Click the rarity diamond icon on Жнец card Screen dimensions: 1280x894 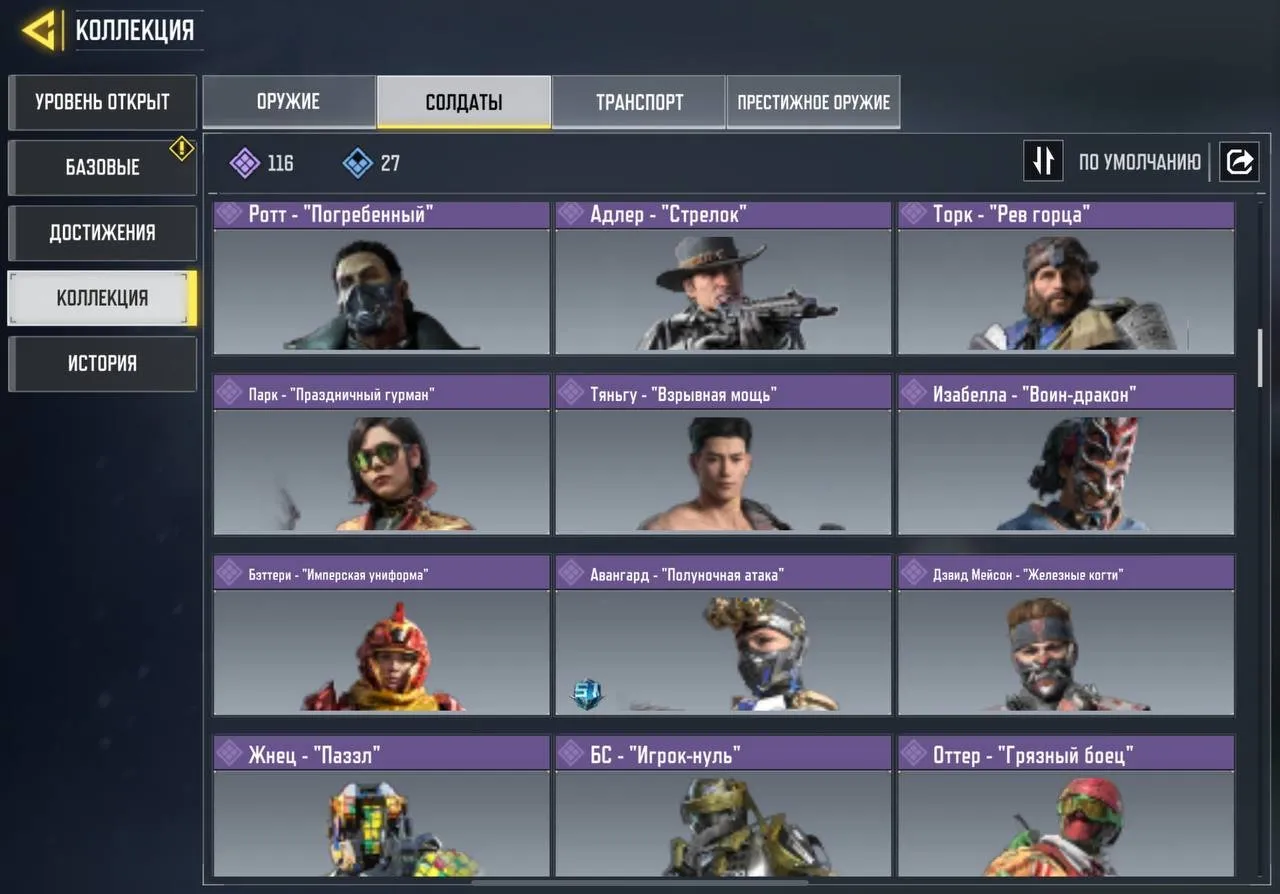click(x=230, y=752)
